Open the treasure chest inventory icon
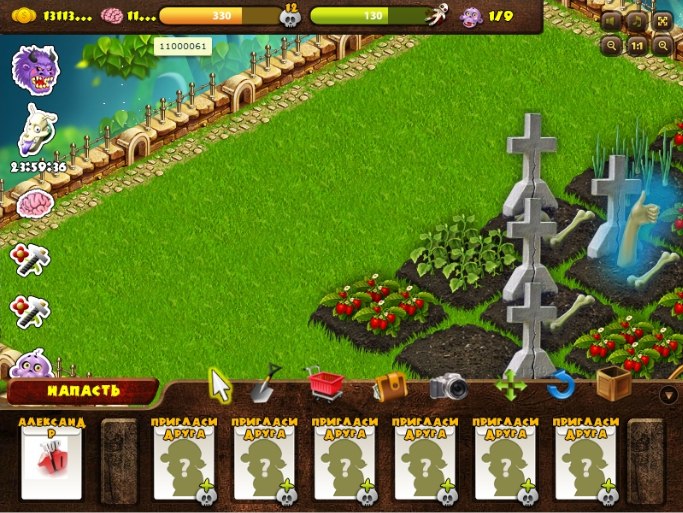The width and height of the screenshot is (683, 513). pos(390,386)
